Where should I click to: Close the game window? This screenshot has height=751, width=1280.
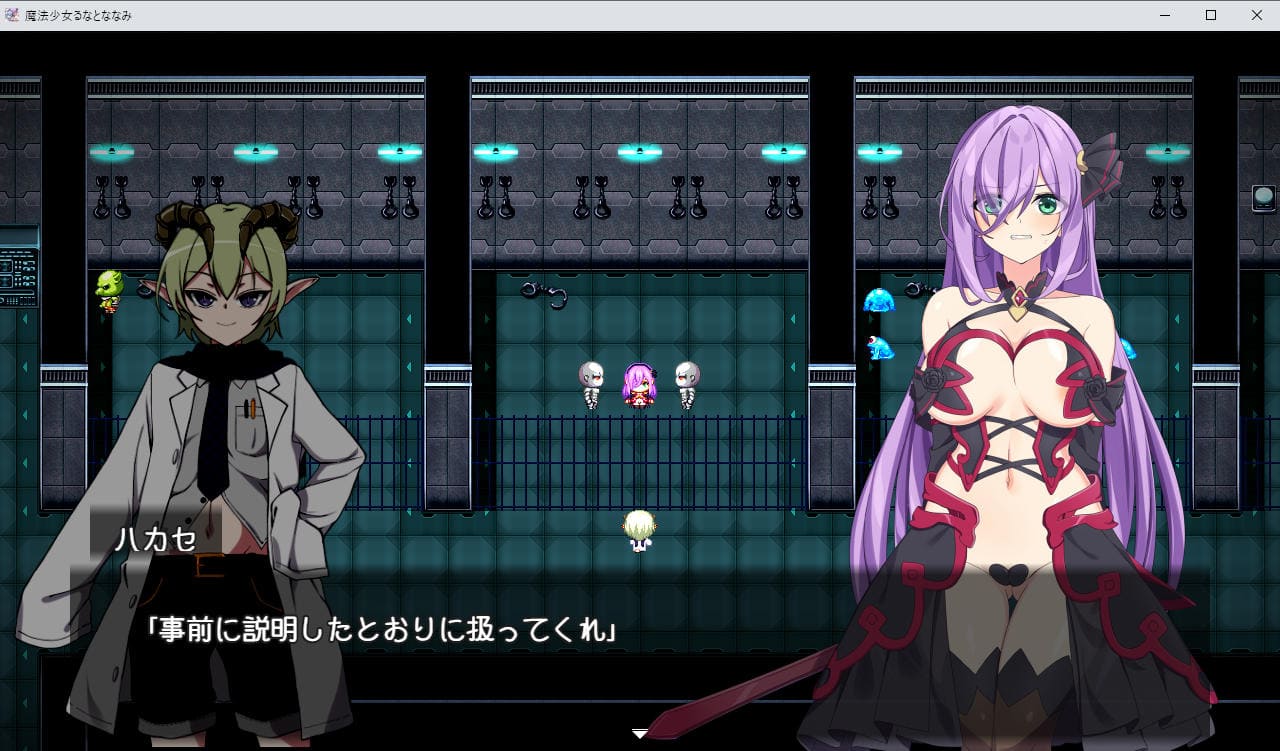point(1257,15)
